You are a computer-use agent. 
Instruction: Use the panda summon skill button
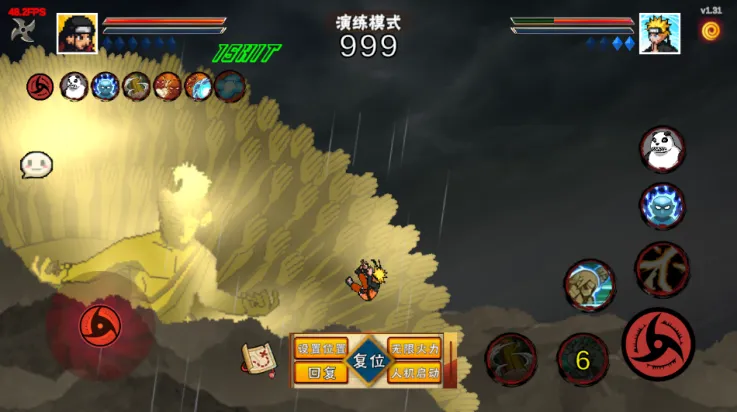click(x=662, y=149)
